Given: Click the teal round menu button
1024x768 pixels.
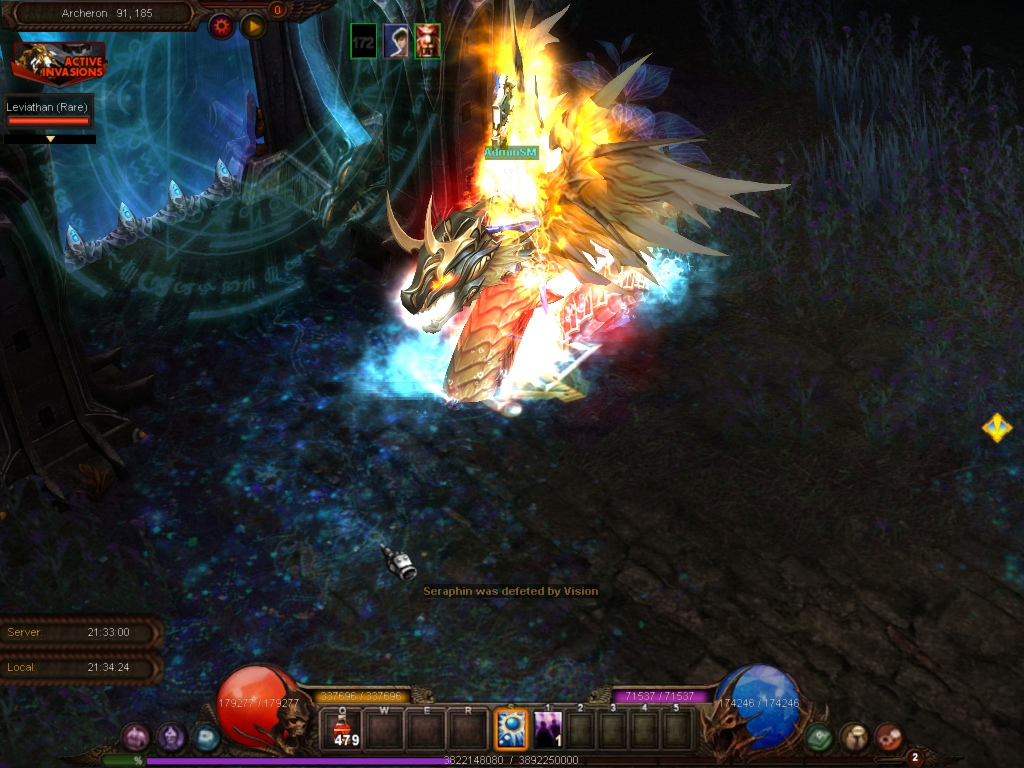Looking at the screenshot, I should pyautogui.click(x=206, y=738).
